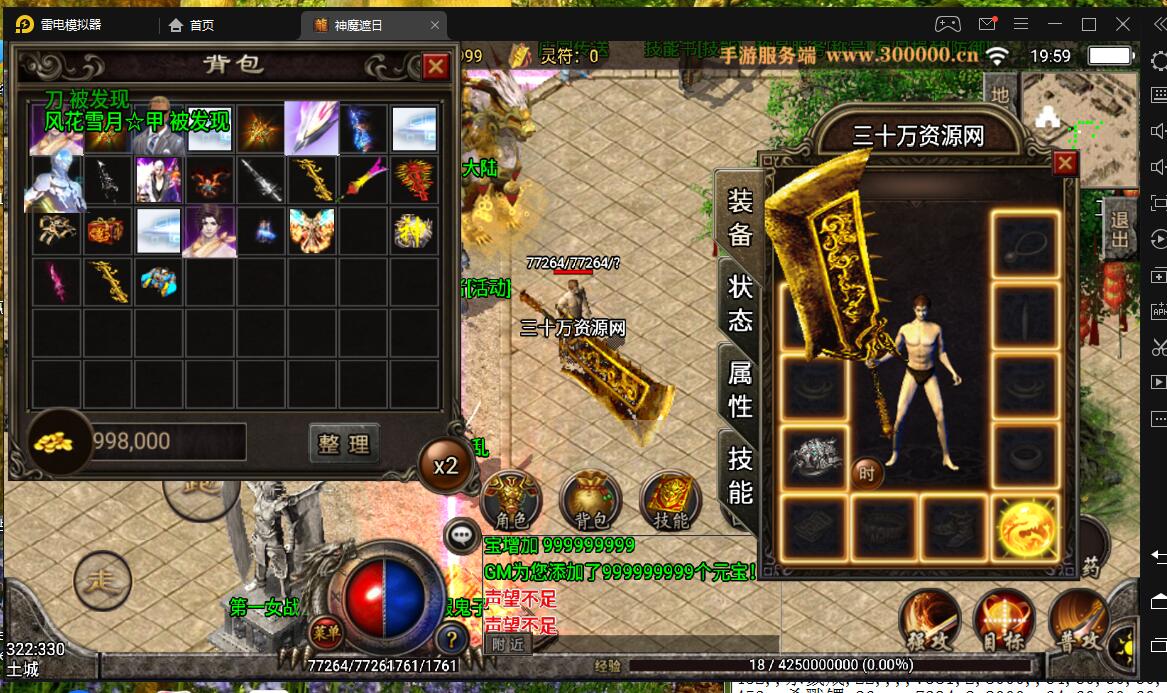The image size is (1167, 693).
Task: Tap the 目标 target button
Action: coord(1004,618)
